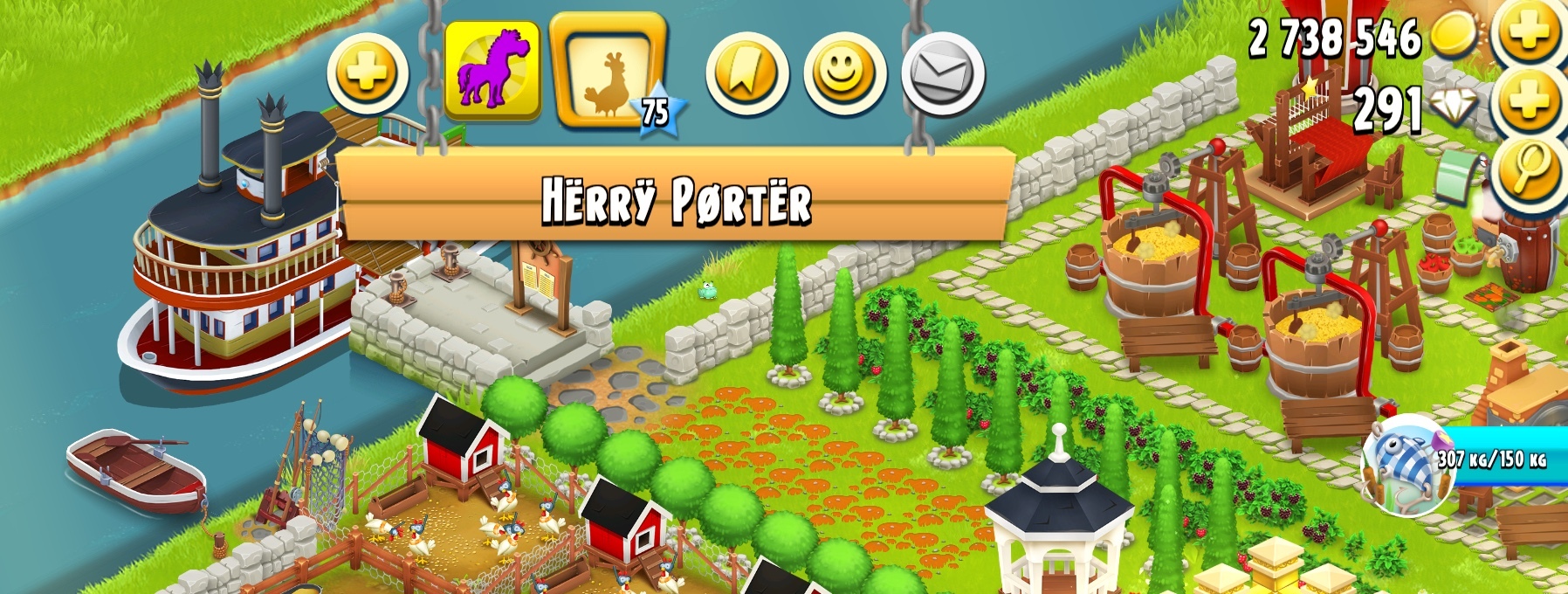Click the Hërrÿ Pørtër farm name sign

click(676, 199)
